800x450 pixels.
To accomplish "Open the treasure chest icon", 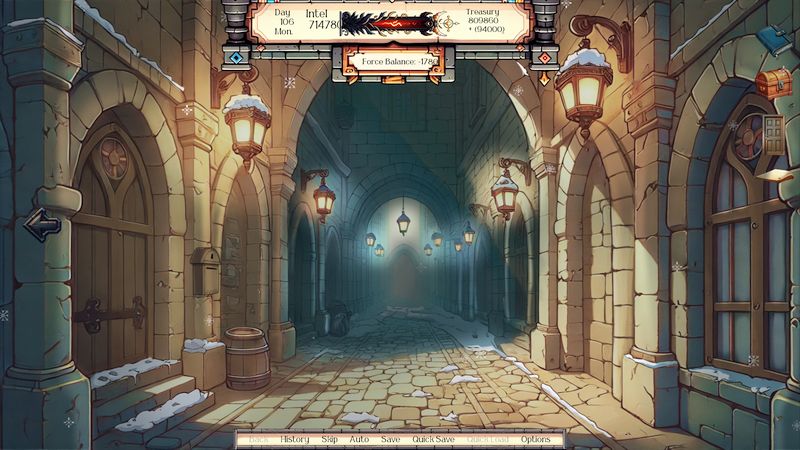I will coord(773,83).
